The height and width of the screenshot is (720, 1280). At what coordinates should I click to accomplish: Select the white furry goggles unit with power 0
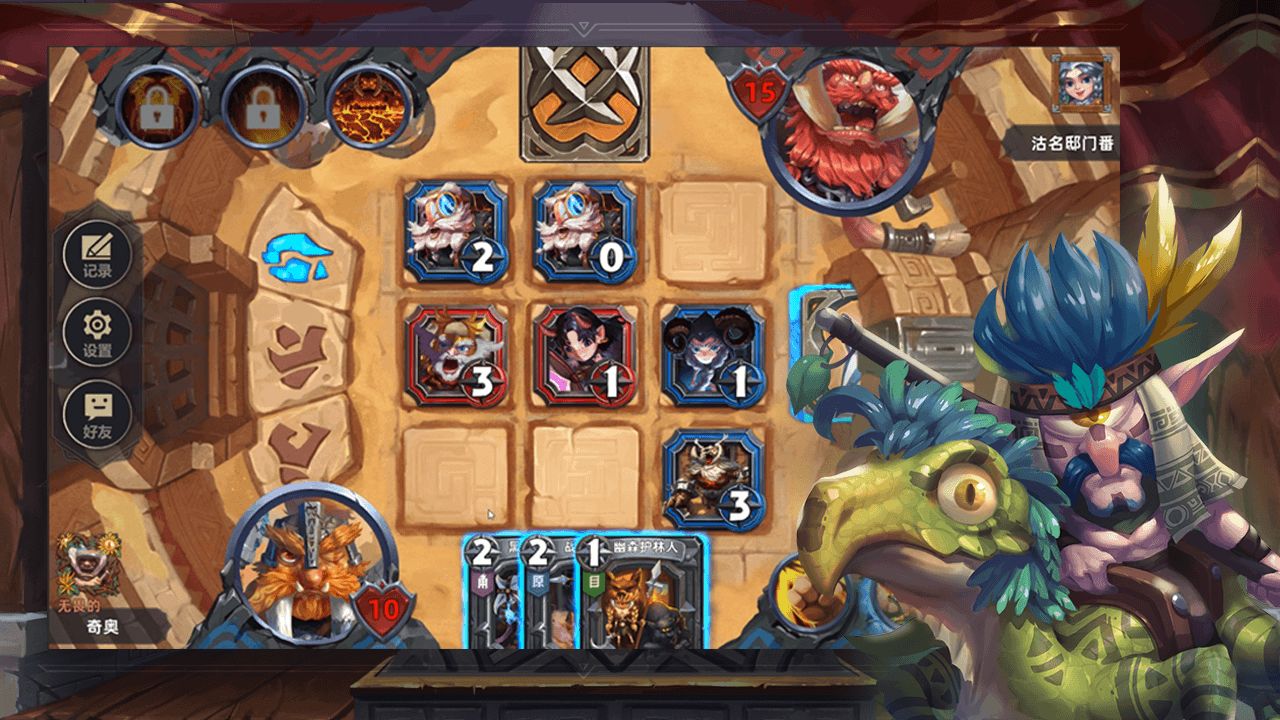pos(584,232)
